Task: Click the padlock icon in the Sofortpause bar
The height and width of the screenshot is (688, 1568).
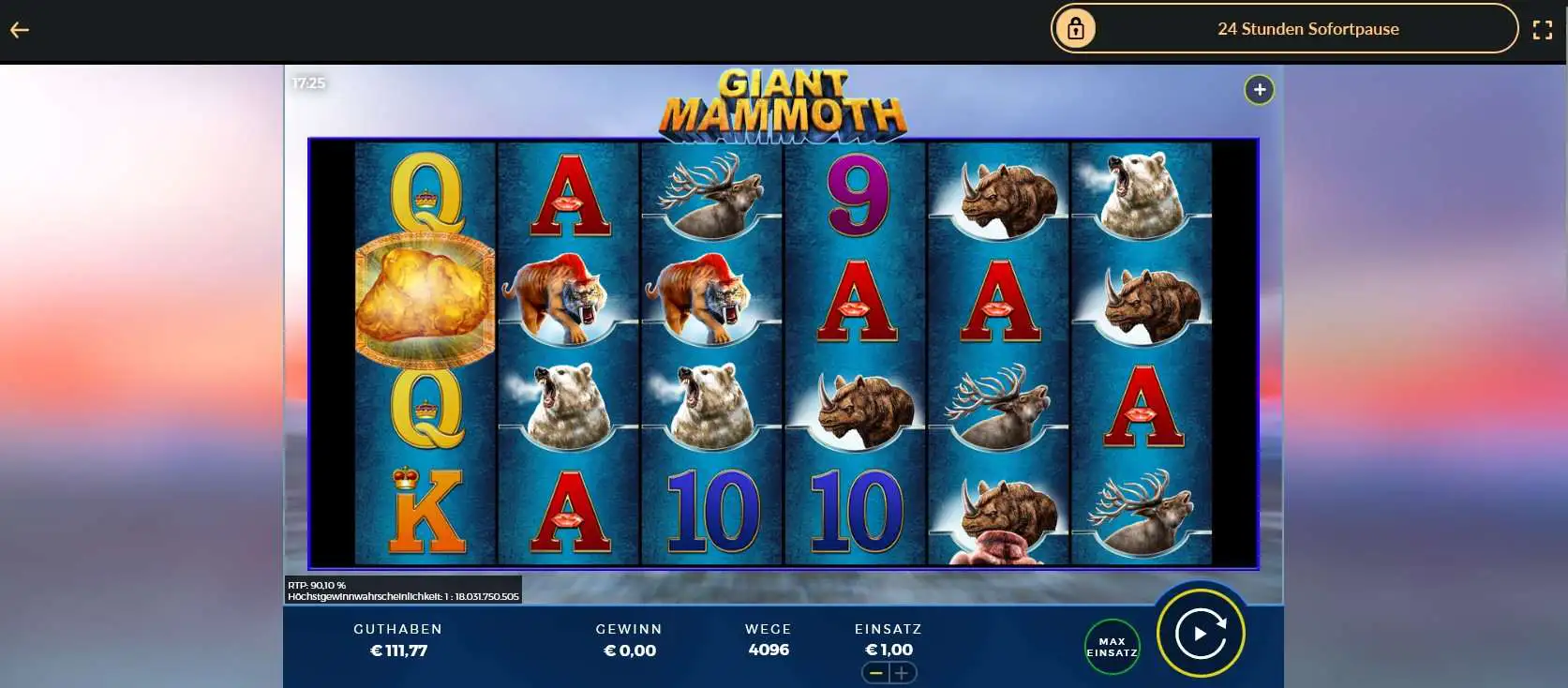Action: pos(1075,28)
